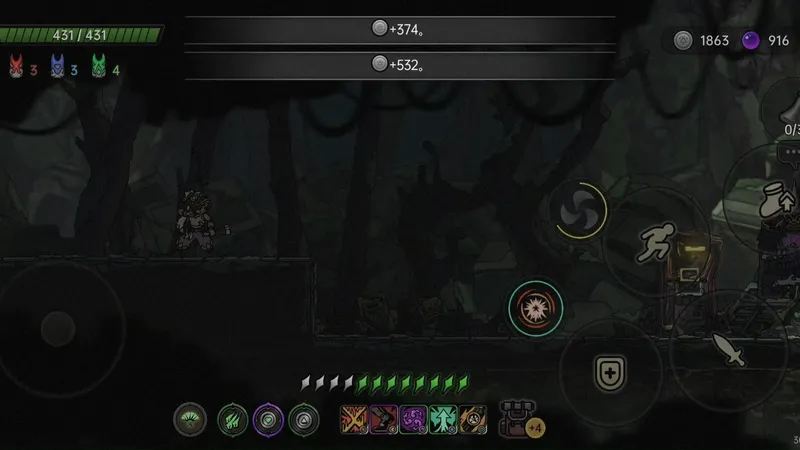Select the orange emblem skill slot
Screen dimensions: 800x450
tap(473, 419)
